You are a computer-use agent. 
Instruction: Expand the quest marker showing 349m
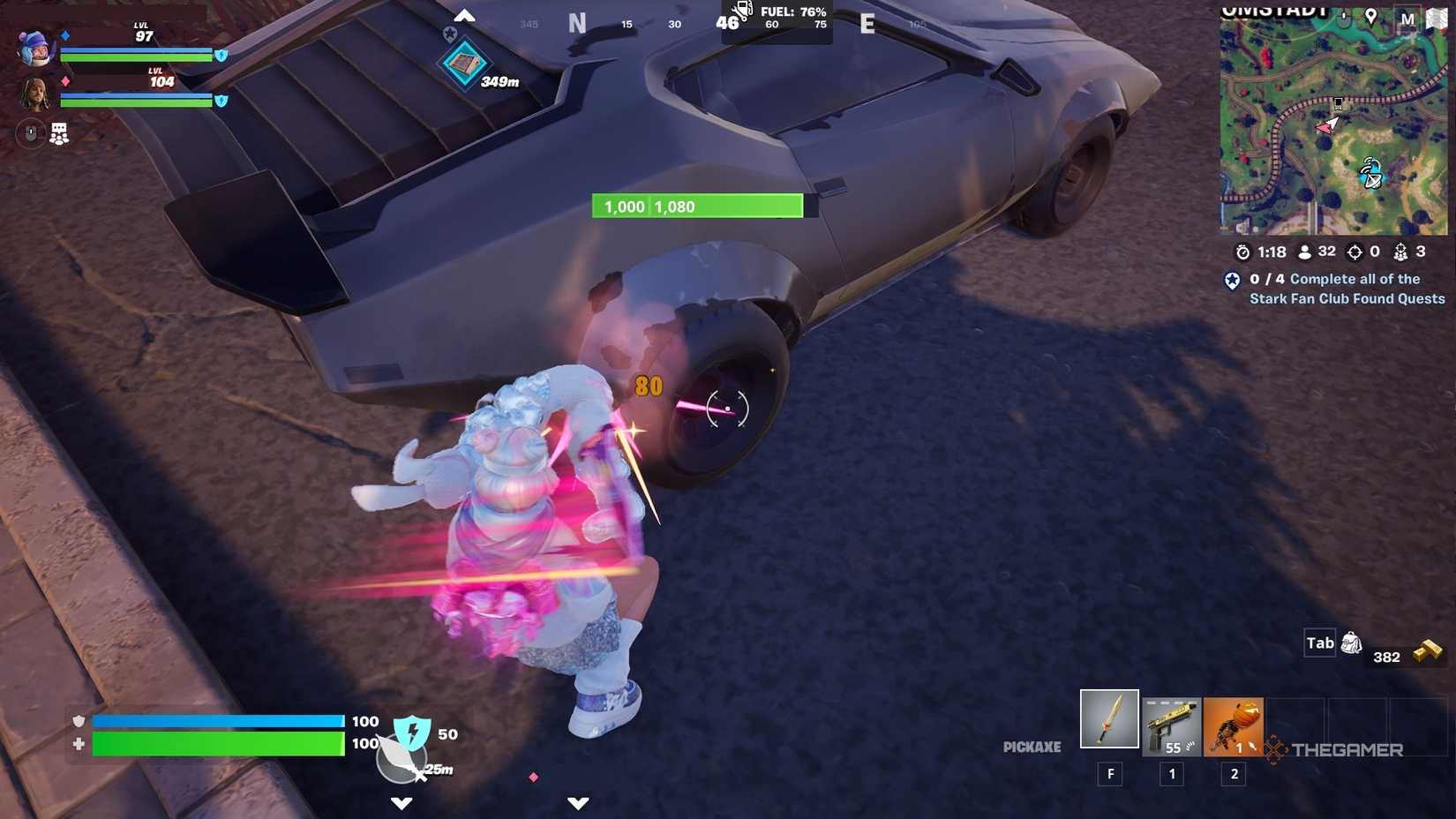[x=464, y=64]
